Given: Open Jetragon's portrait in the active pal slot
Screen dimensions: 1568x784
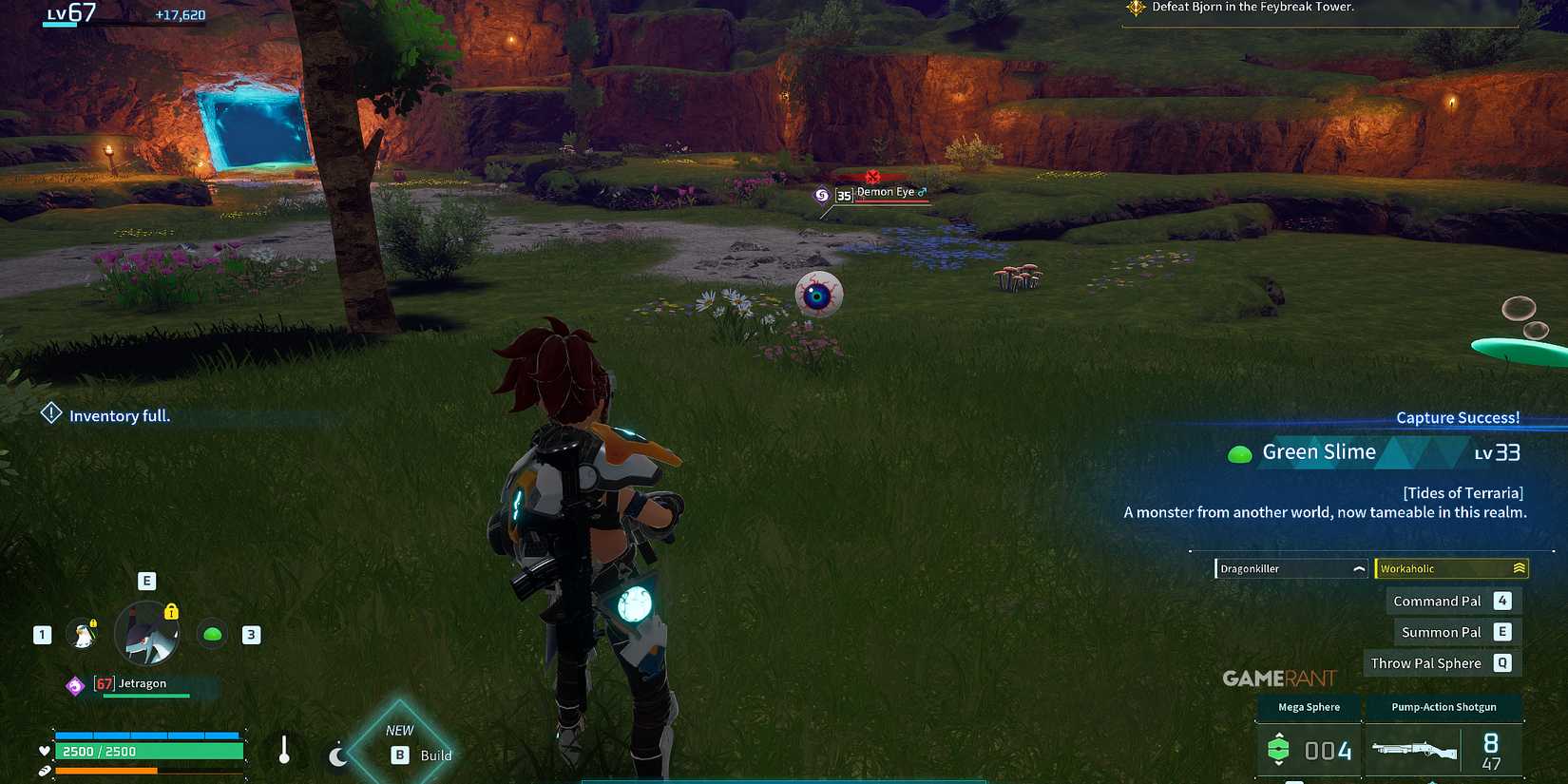Looking at the screenshot, I should coord(147,634).
